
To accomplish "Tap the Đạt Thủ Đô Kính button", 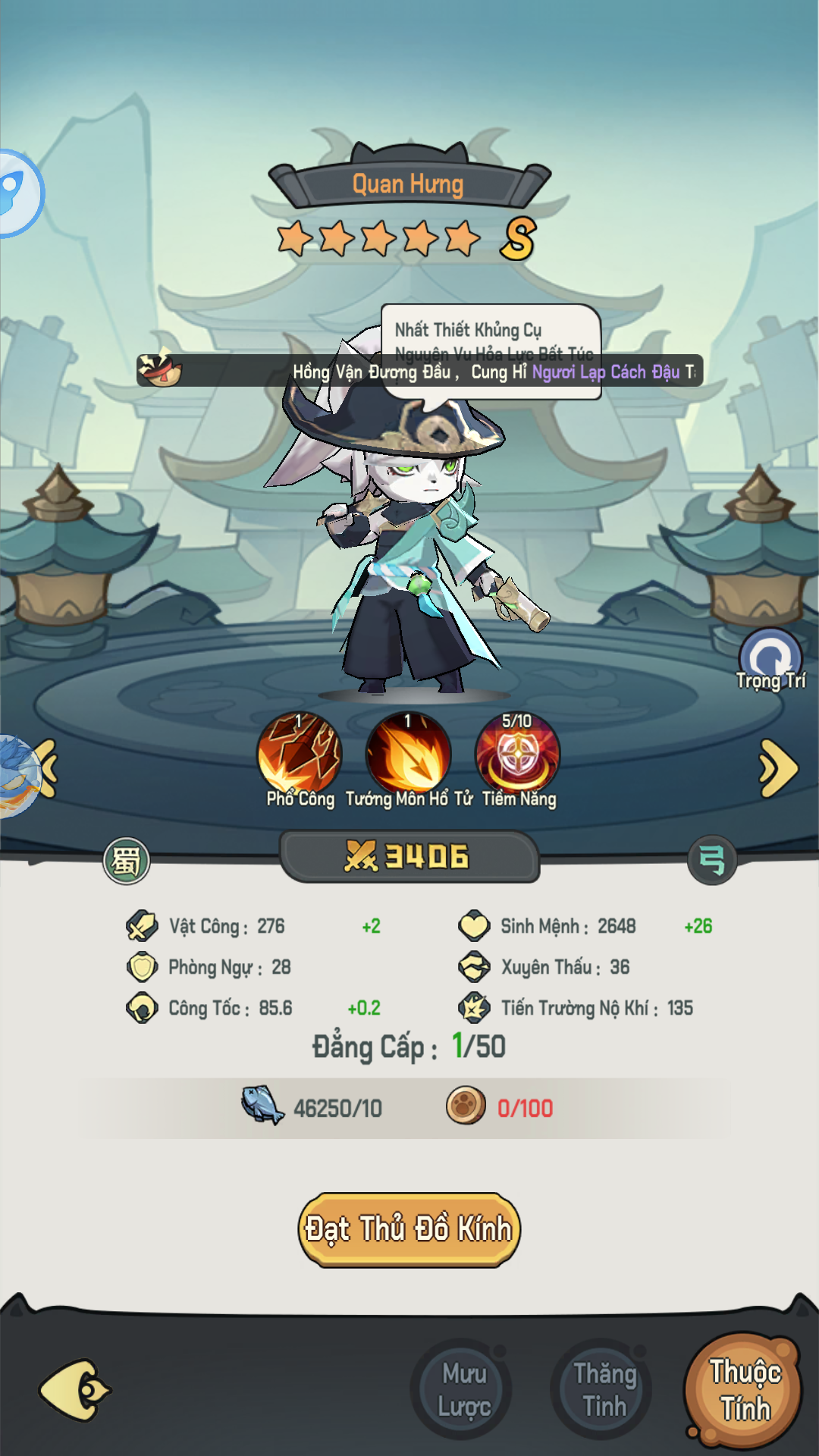I will point(409,1229).
